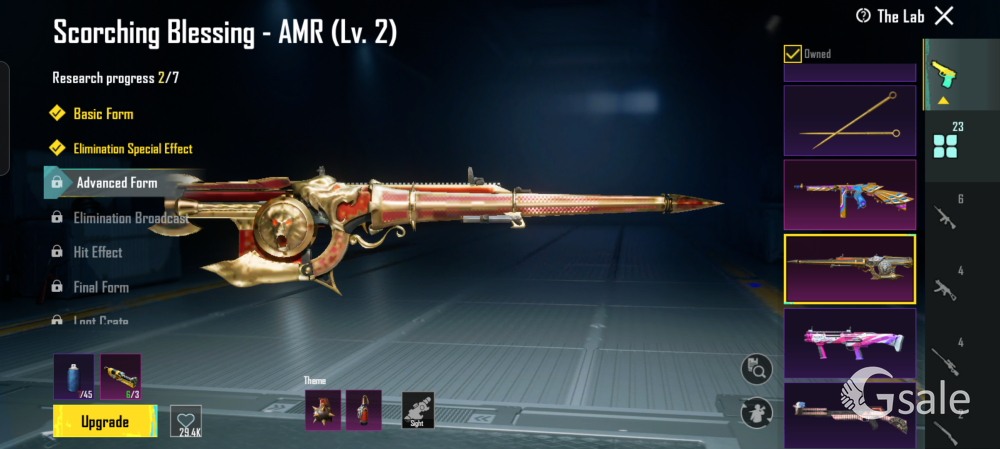
Task: Toggle the Owned filter checkbox
Action: [x=793, y=54]
